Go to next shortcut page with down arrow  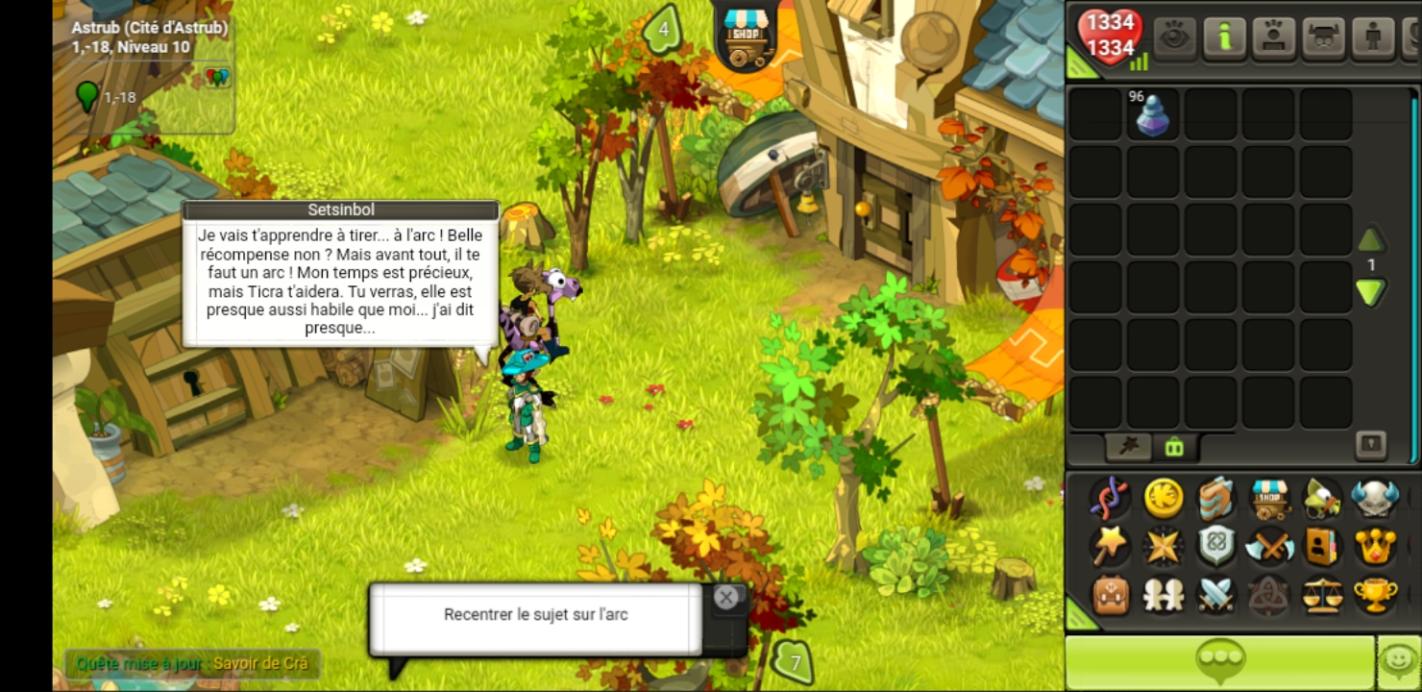(x=1370, y=292)
